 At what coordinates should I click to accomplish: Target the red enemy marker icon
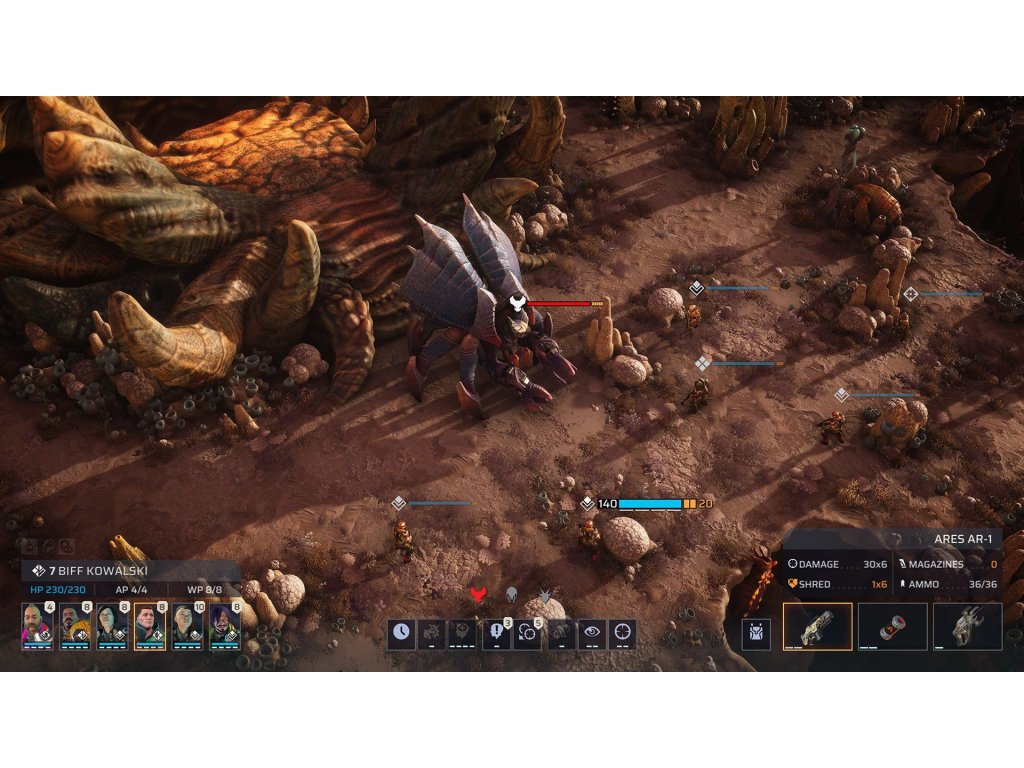(x=478, y=595)
